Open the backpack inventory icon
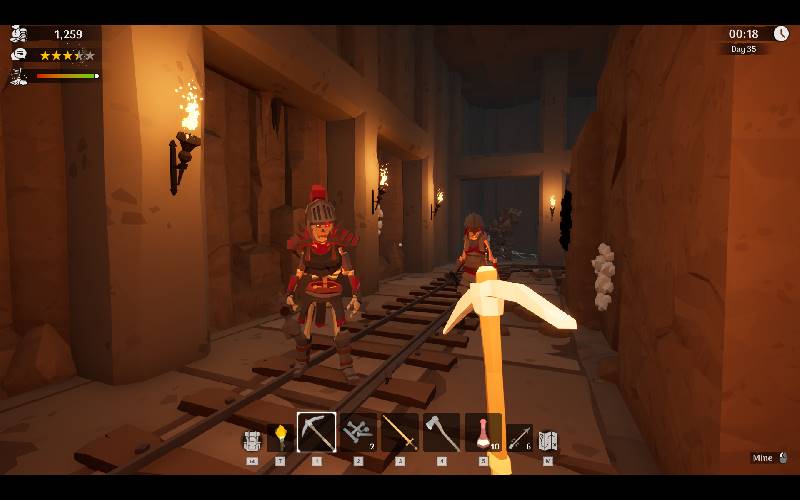The width and height of the screenshot is (800, 500). click(252, 440)
